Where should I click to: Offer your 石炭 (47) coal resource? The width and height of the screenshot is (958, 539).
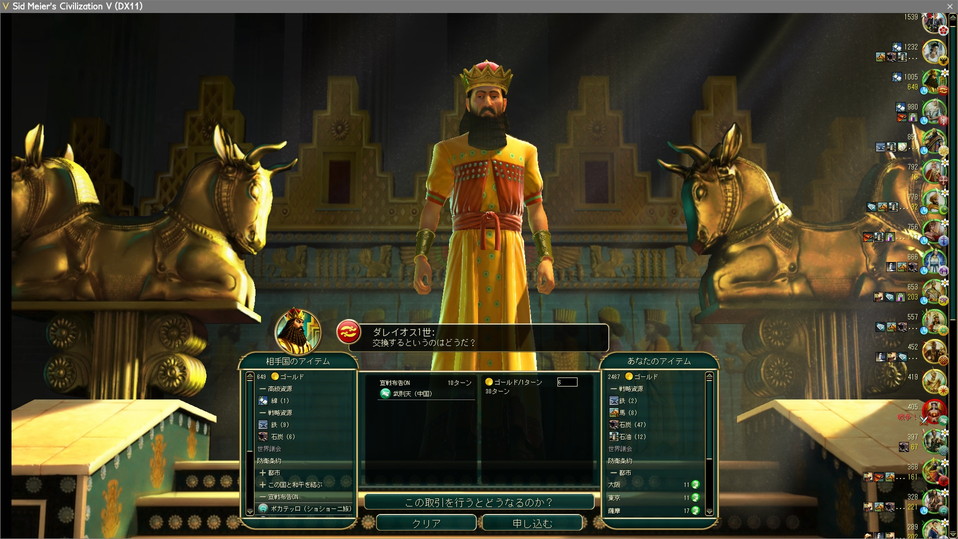635,424
